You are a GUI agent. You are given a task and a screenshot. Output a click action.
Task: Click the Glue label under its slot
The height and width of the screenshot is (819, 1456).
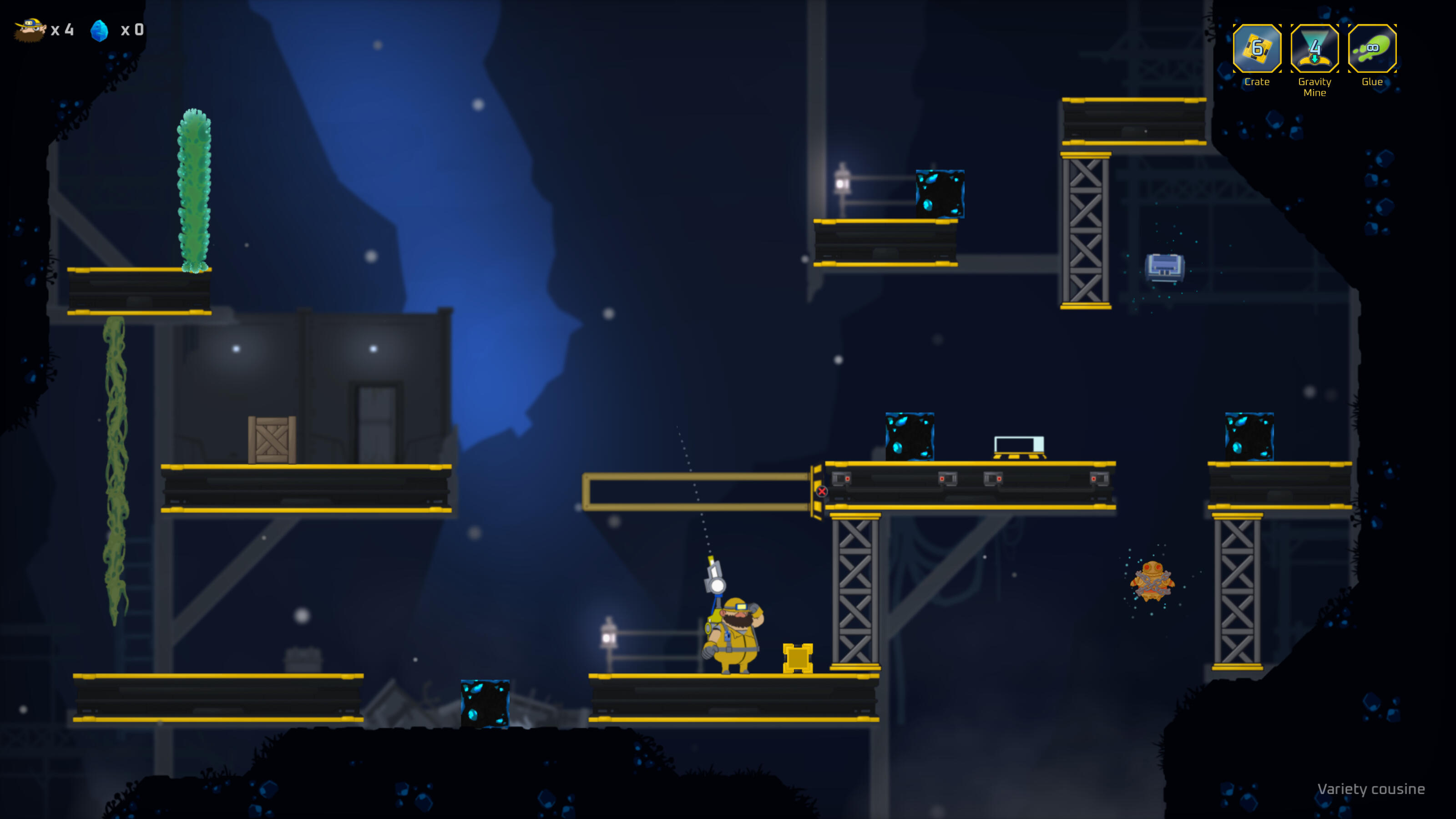click(1372, 82)
